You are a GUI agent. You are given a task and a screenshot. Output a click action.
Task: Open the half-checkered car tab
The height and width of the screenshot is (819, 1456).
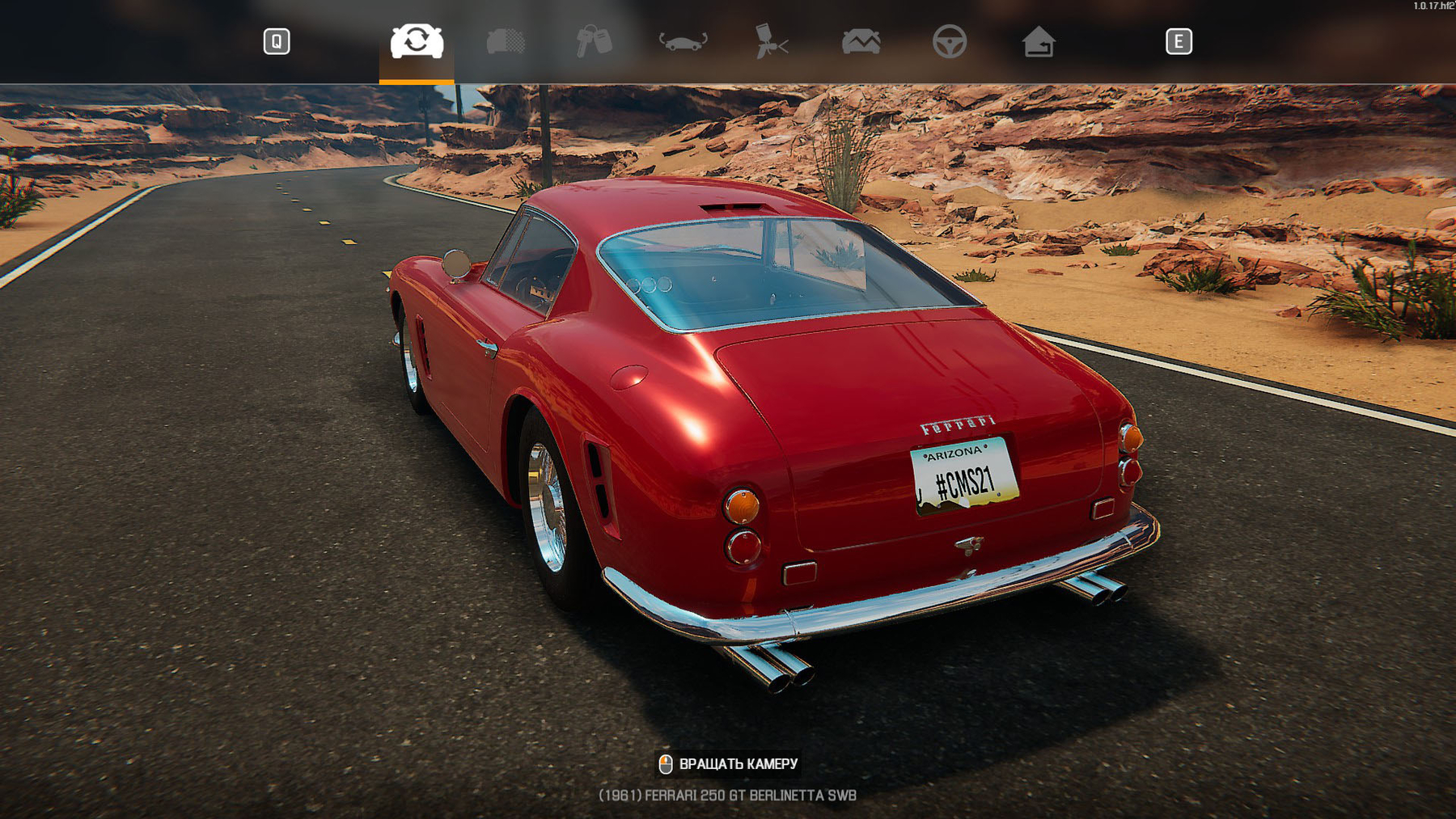point(506,41)
